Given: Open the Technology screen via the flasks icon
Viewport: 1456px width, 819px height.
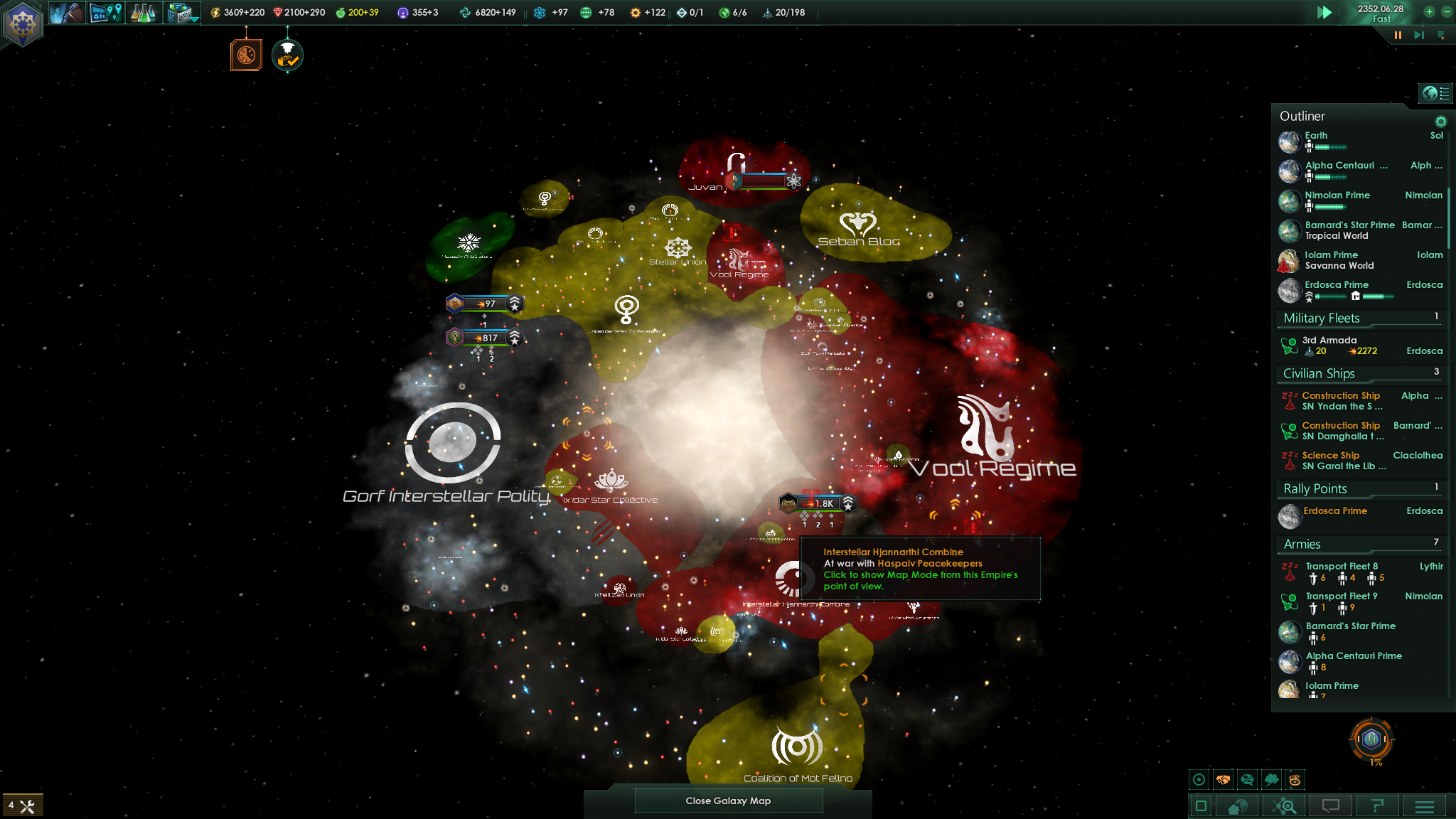Looking at the screenshot, I should (x=144, y=13).
